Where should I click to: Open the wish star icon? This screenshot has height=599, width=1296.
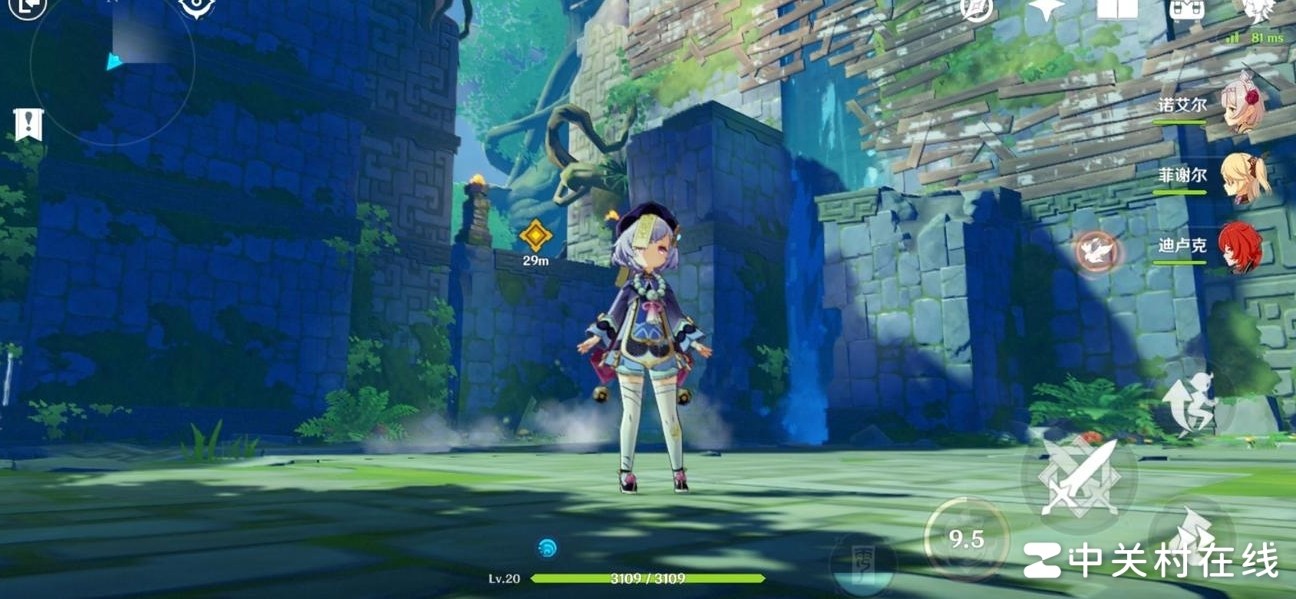pyautogui.click(x=1047, y=8)
